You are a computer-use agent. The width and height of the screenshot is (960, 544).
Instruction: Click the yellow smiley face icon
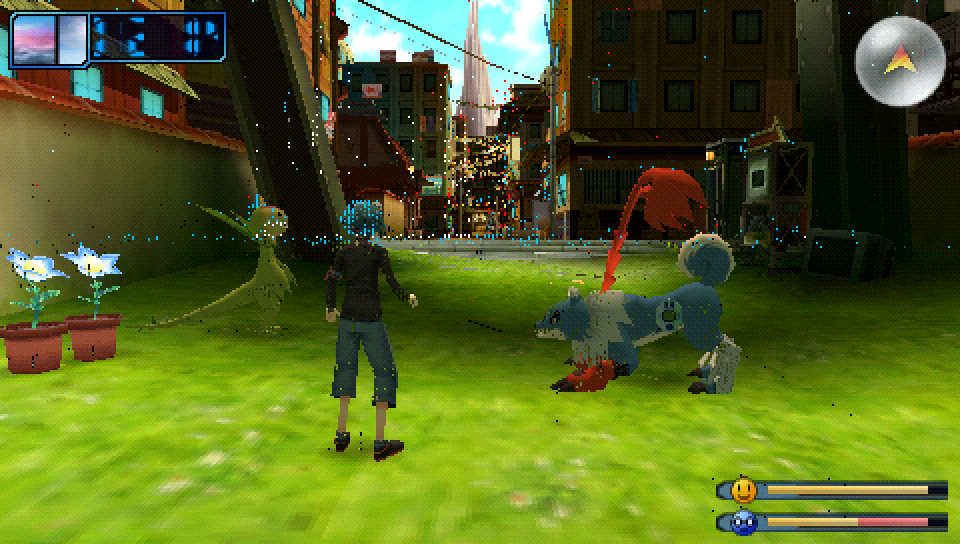point(743,490)
